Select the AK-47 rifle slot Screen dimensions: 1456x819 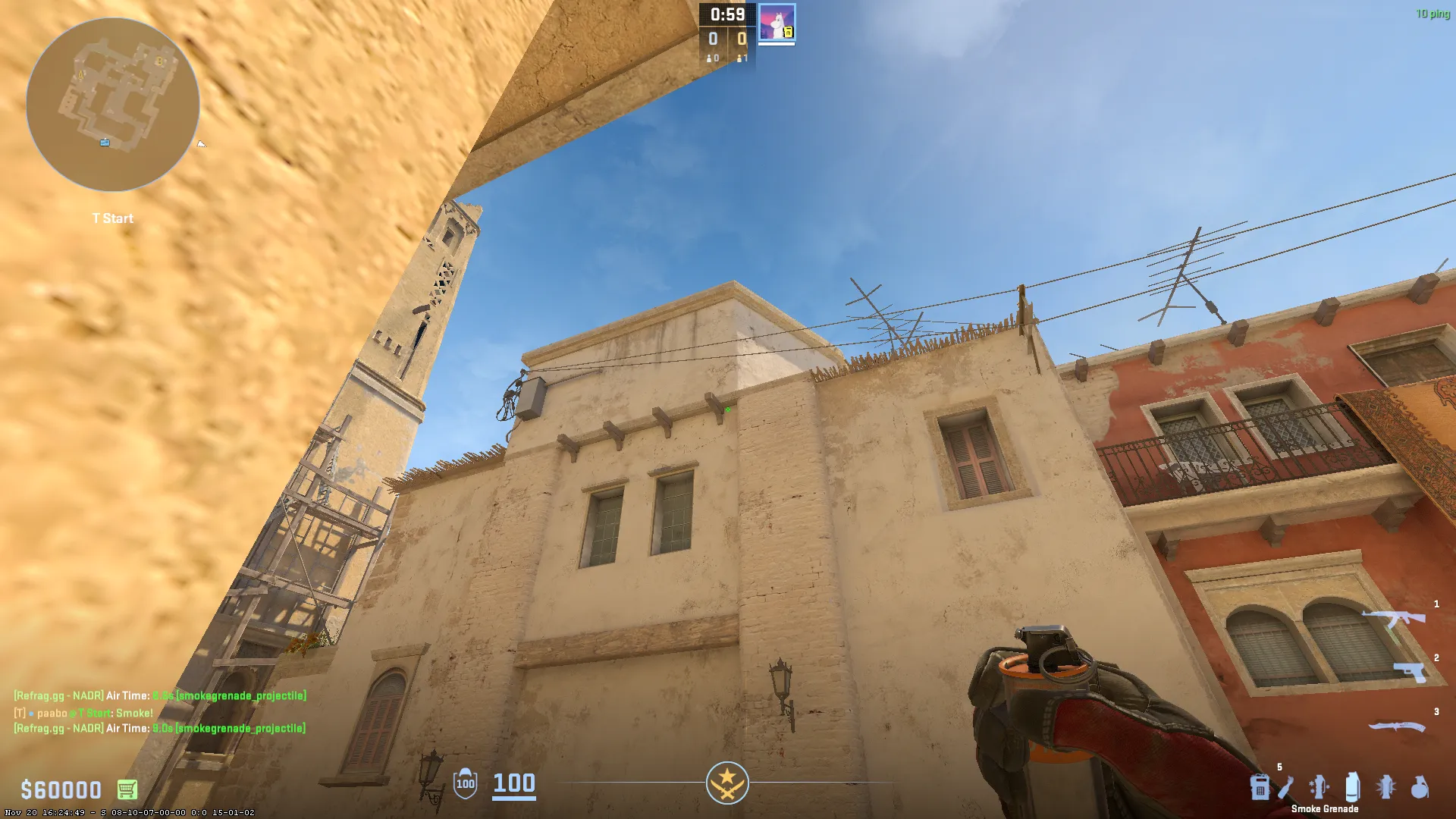point(1394,620)
